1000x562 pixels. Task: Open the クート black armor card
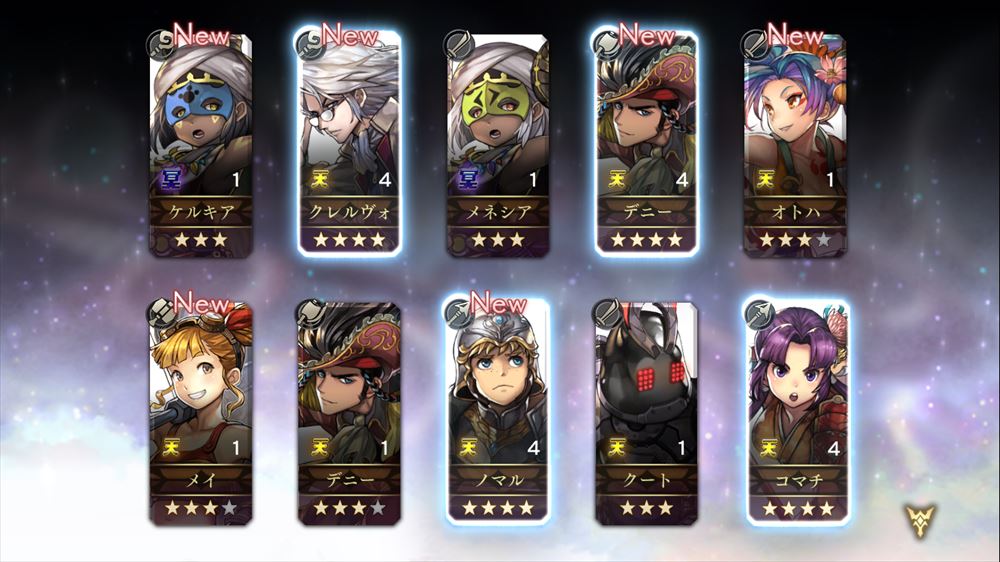(646, 412)
